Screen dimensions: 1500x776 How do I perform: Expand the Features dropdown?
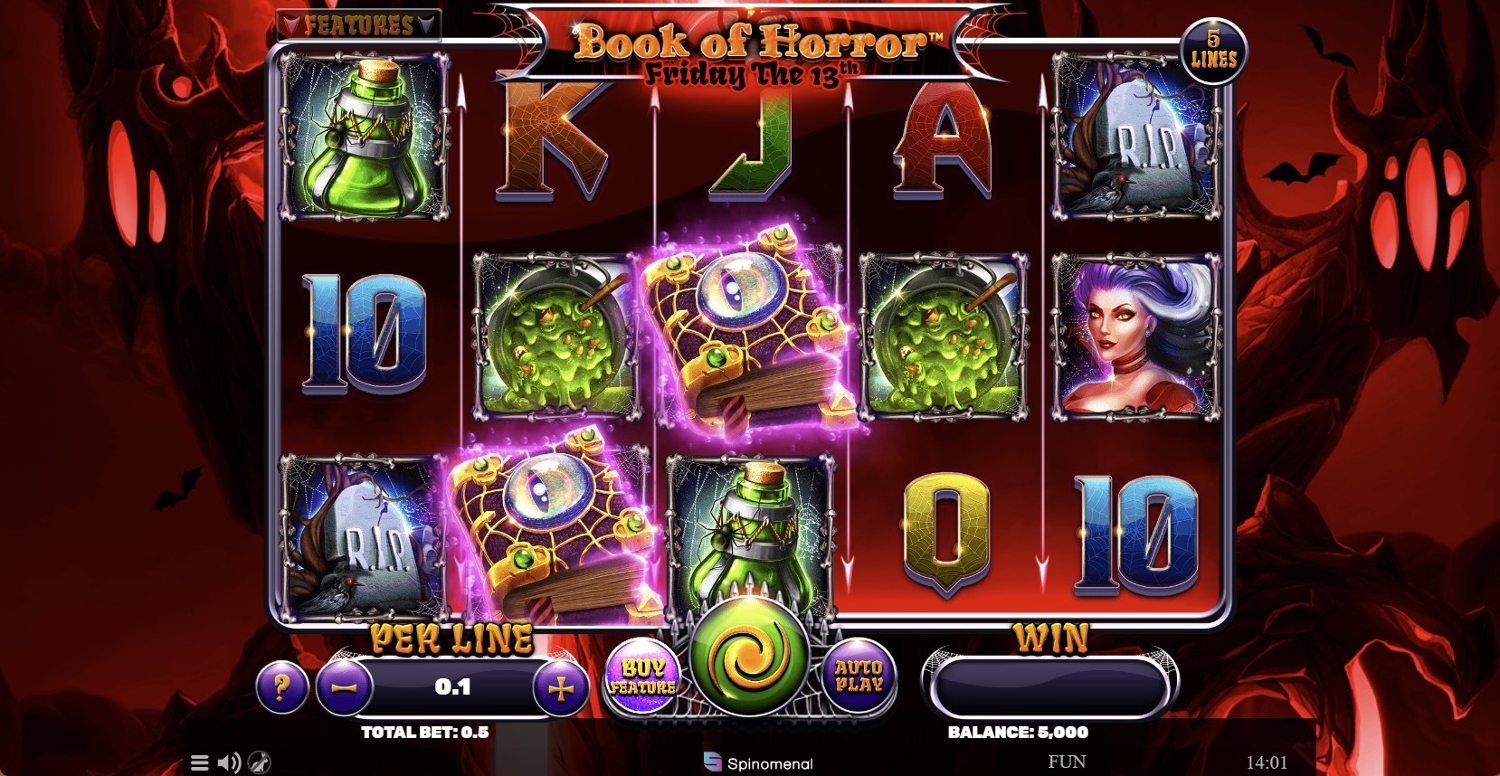pyautogui.click(x=359, y=25)
